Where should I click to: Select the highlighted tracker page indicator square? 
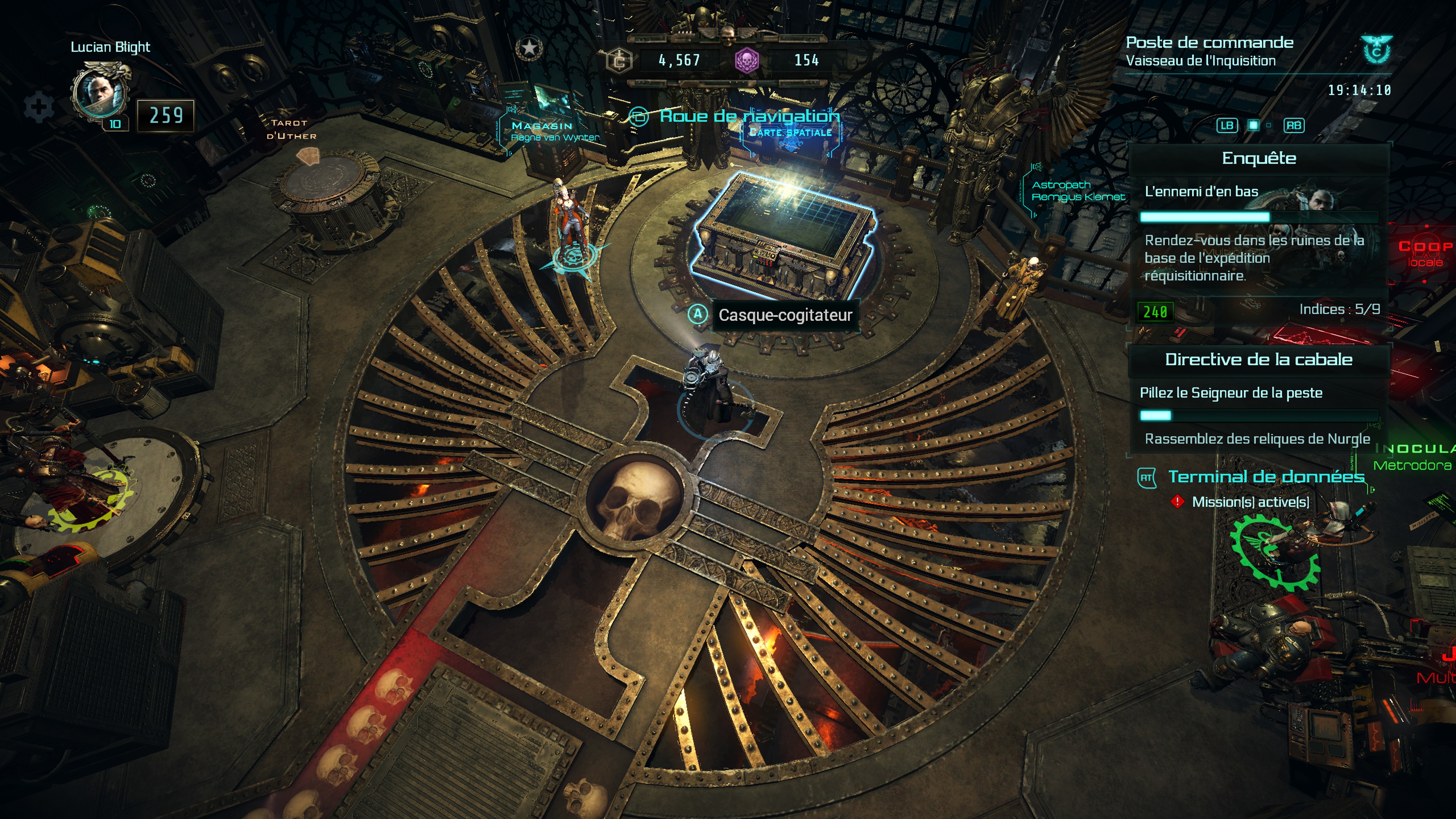(x=1253, y=126)
